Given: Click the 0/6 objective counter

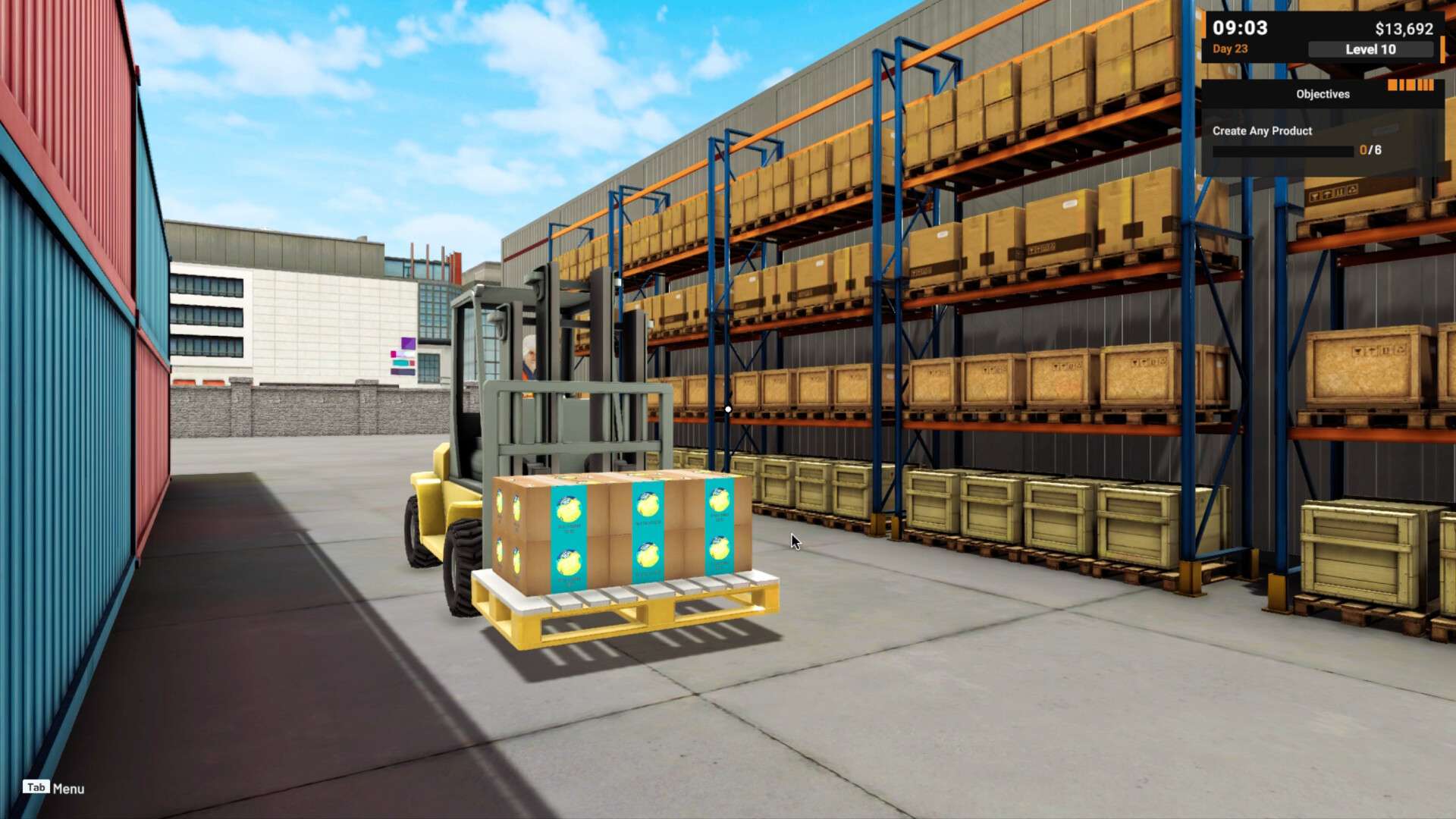Looking at the screenshot, I should point(1370,150).
